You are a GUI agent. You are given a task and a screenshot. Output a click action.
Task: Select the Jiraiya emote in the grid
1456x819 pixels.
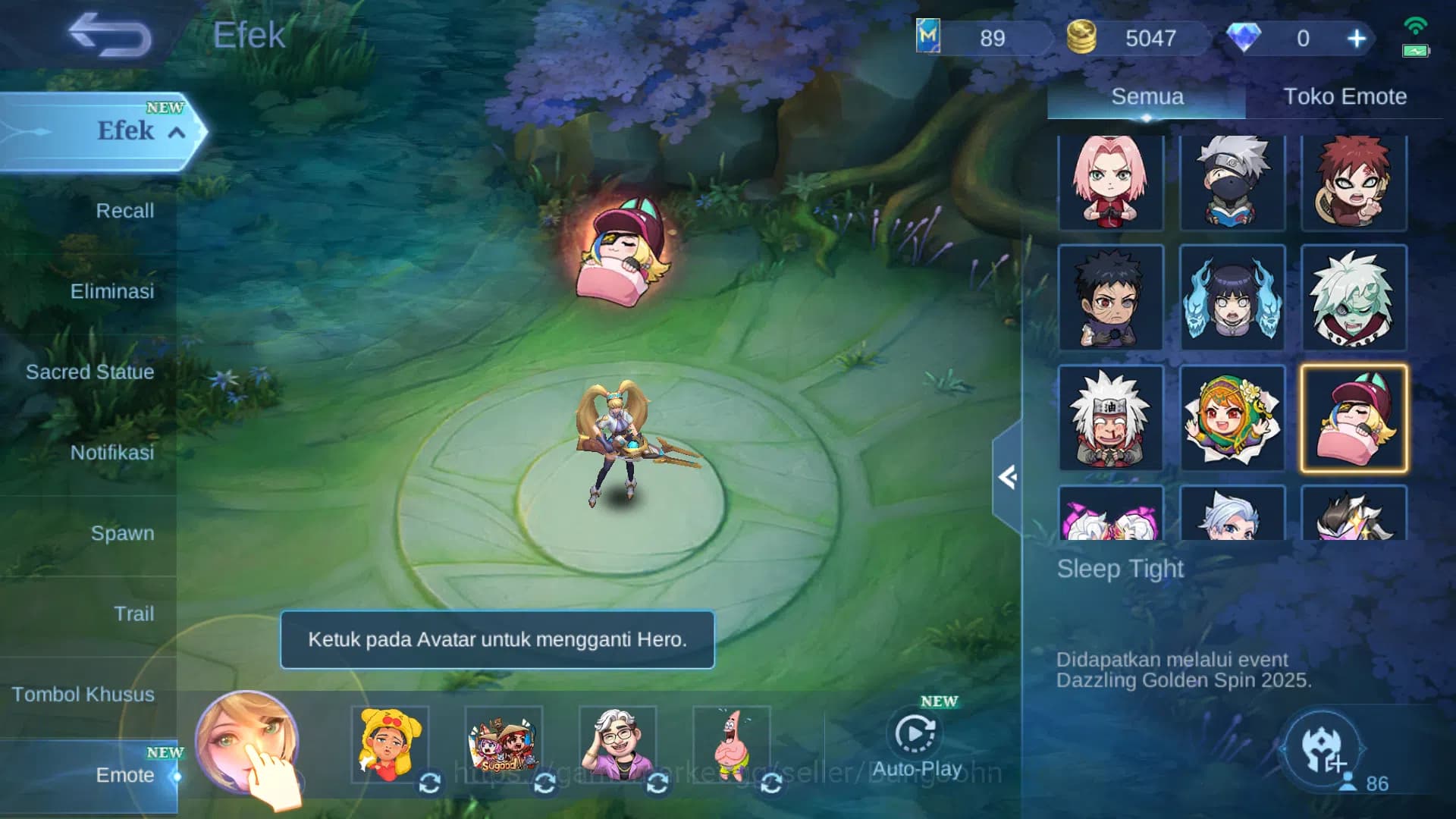click(1110, 418)
